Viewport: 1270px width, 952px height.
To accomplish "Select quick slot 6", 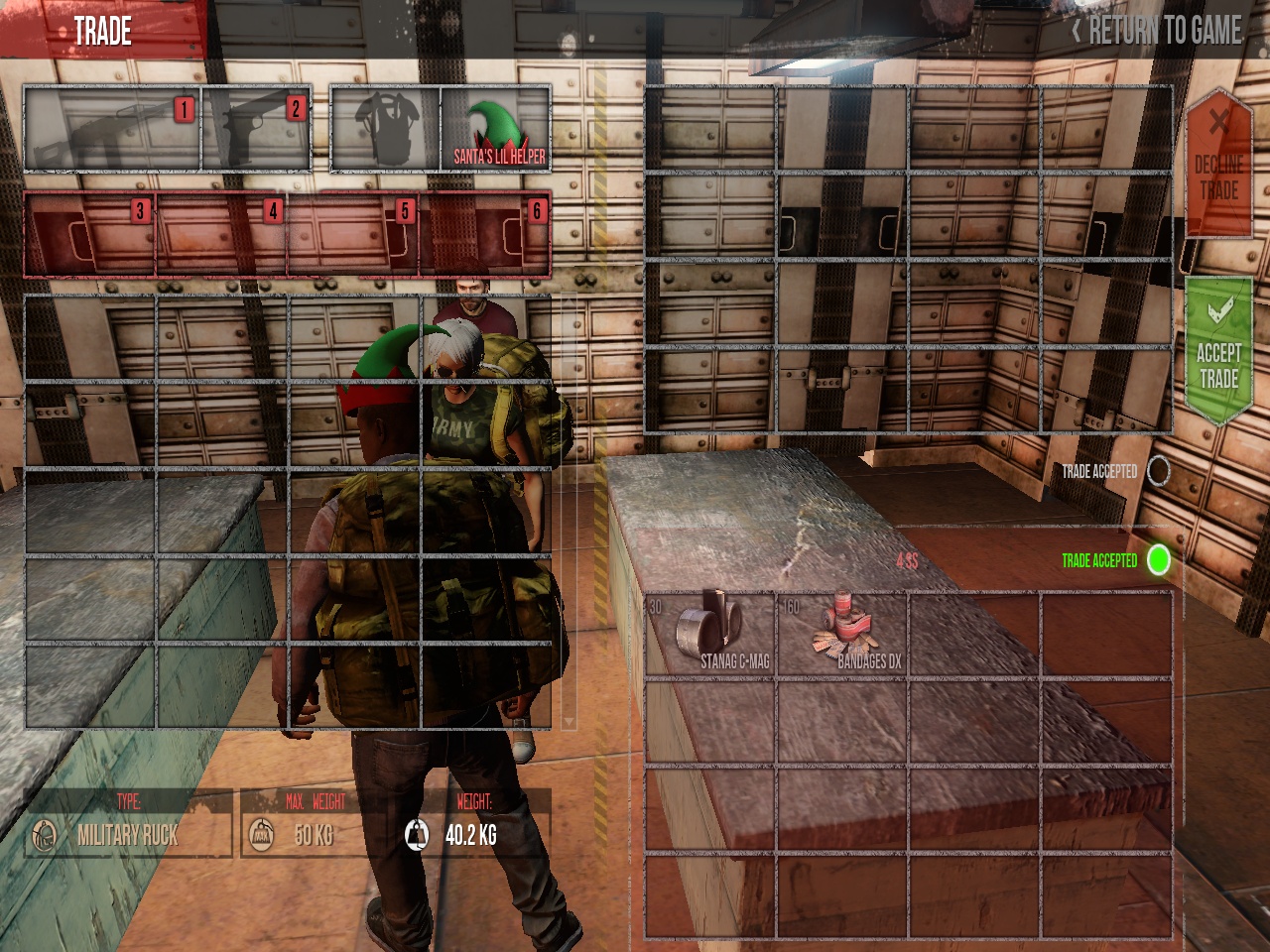I will (x=486, y=234).
